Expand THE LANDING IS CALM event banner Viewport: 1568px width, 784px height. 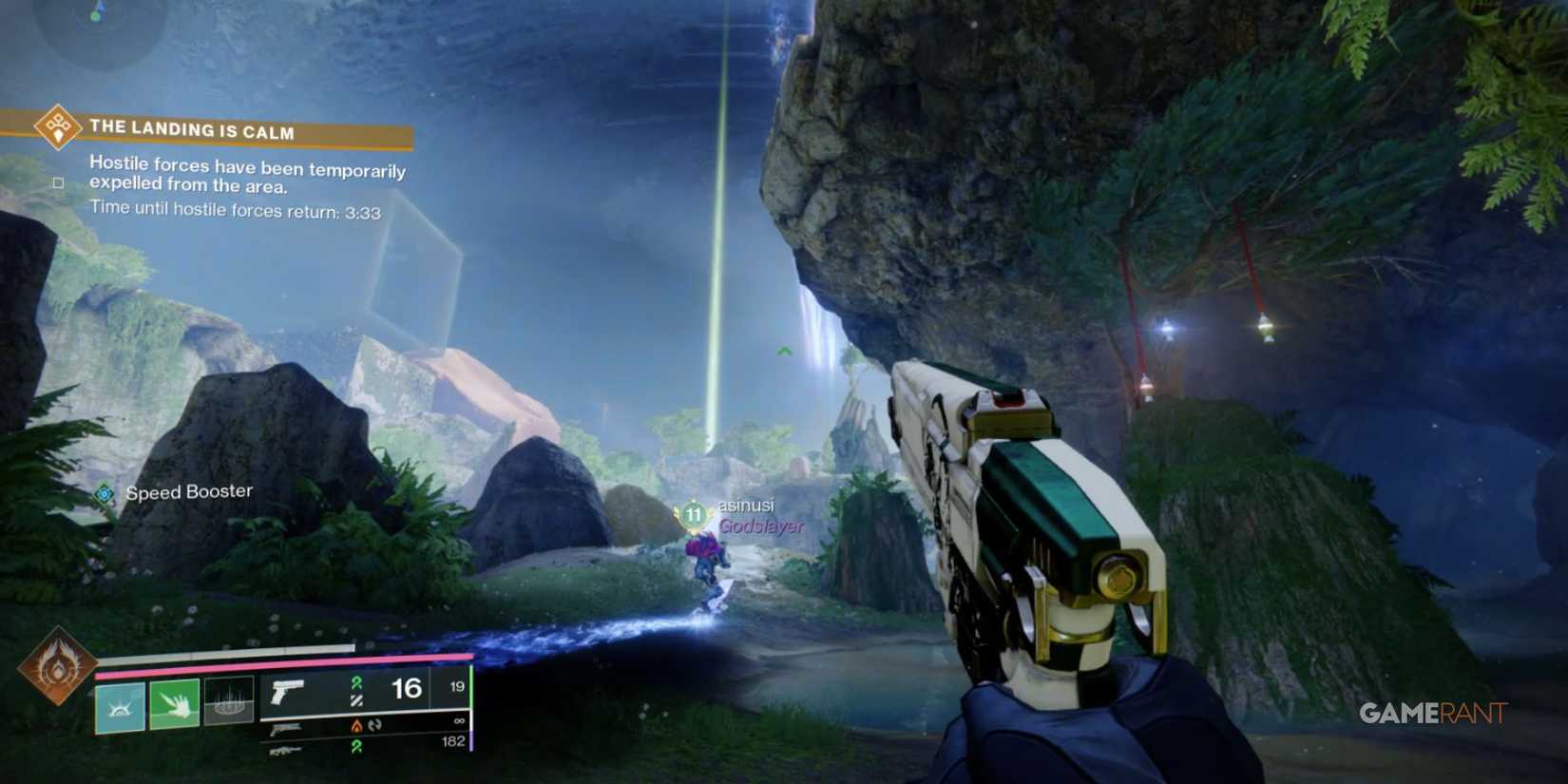190,130
